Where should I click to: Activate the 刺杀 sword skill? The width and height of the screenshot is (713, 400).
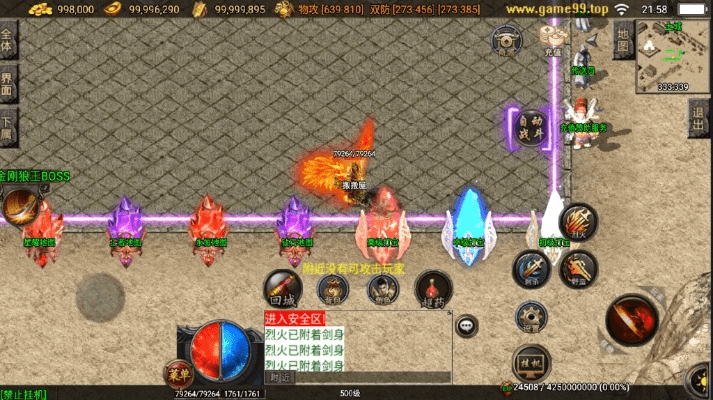point(530,268)
